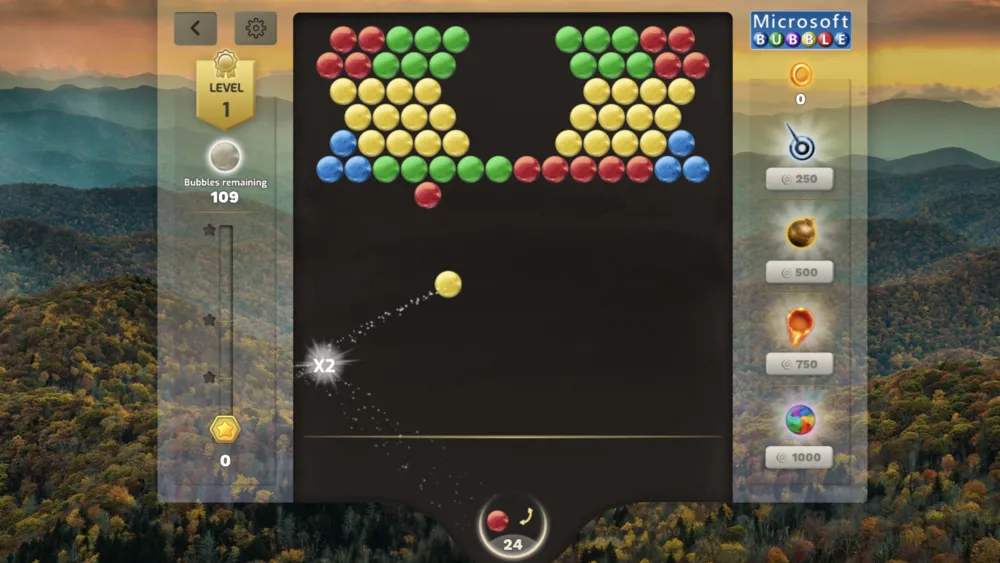Go back using the arrow button

tap(195, 29)
